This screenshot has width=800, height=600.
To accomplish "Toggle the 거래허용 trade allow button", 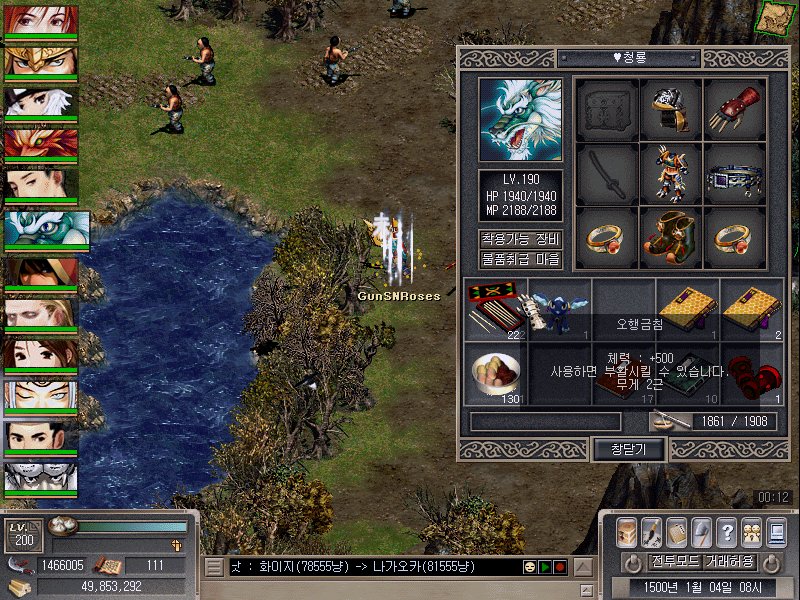I will click(729, 561).
